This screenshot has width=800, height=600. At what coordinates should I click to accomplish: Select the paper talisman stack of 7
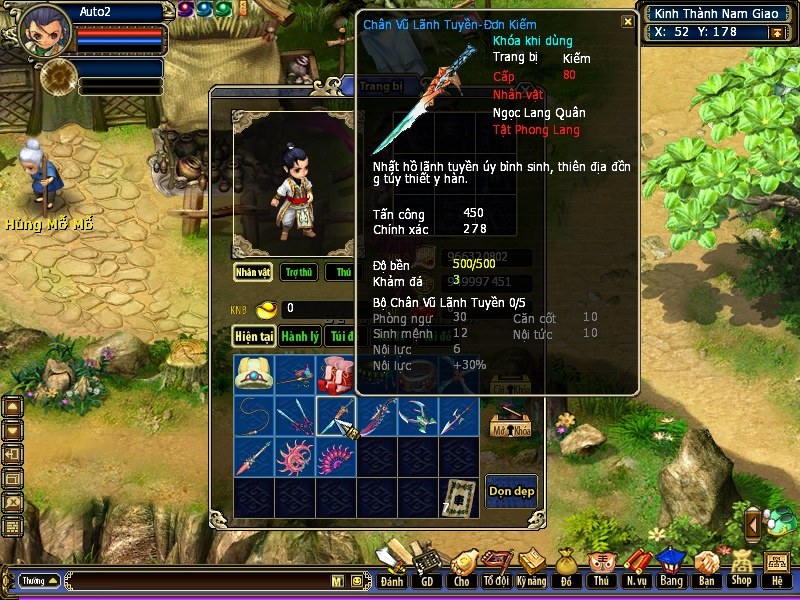(x=460, y=497)
